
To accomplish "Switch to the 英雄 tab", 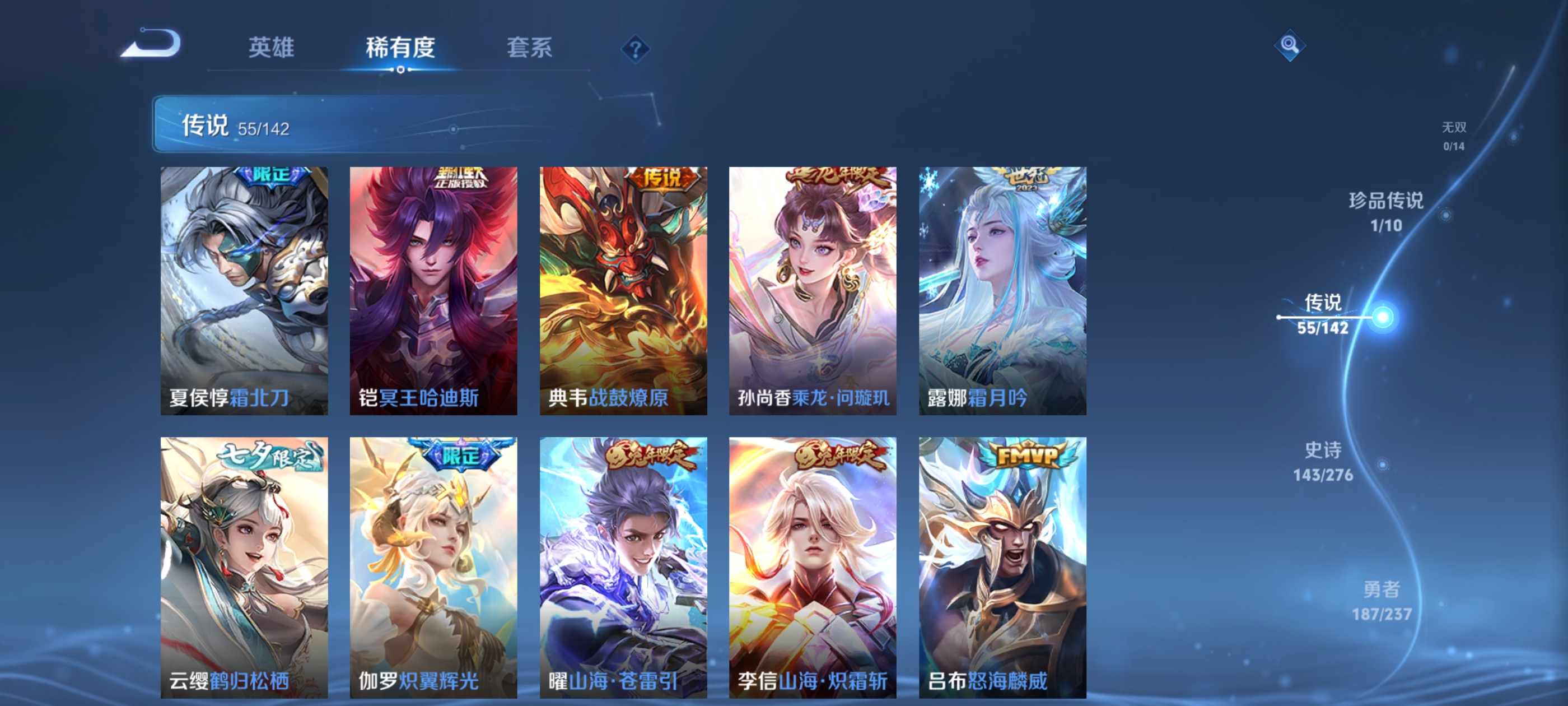I will [272, 48].
